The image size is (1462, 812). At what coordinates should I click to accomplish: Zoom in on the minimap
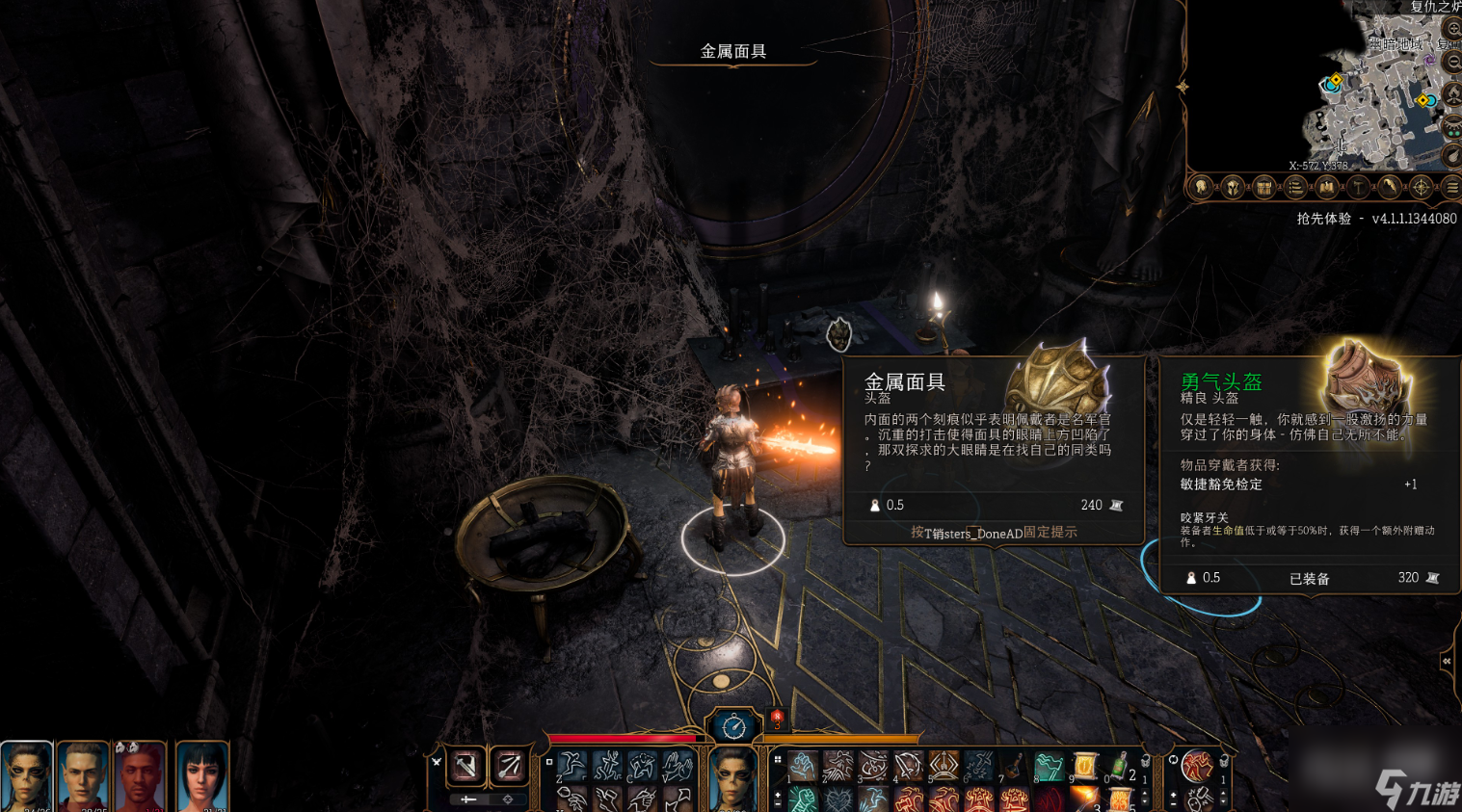tap(1453, 29)
